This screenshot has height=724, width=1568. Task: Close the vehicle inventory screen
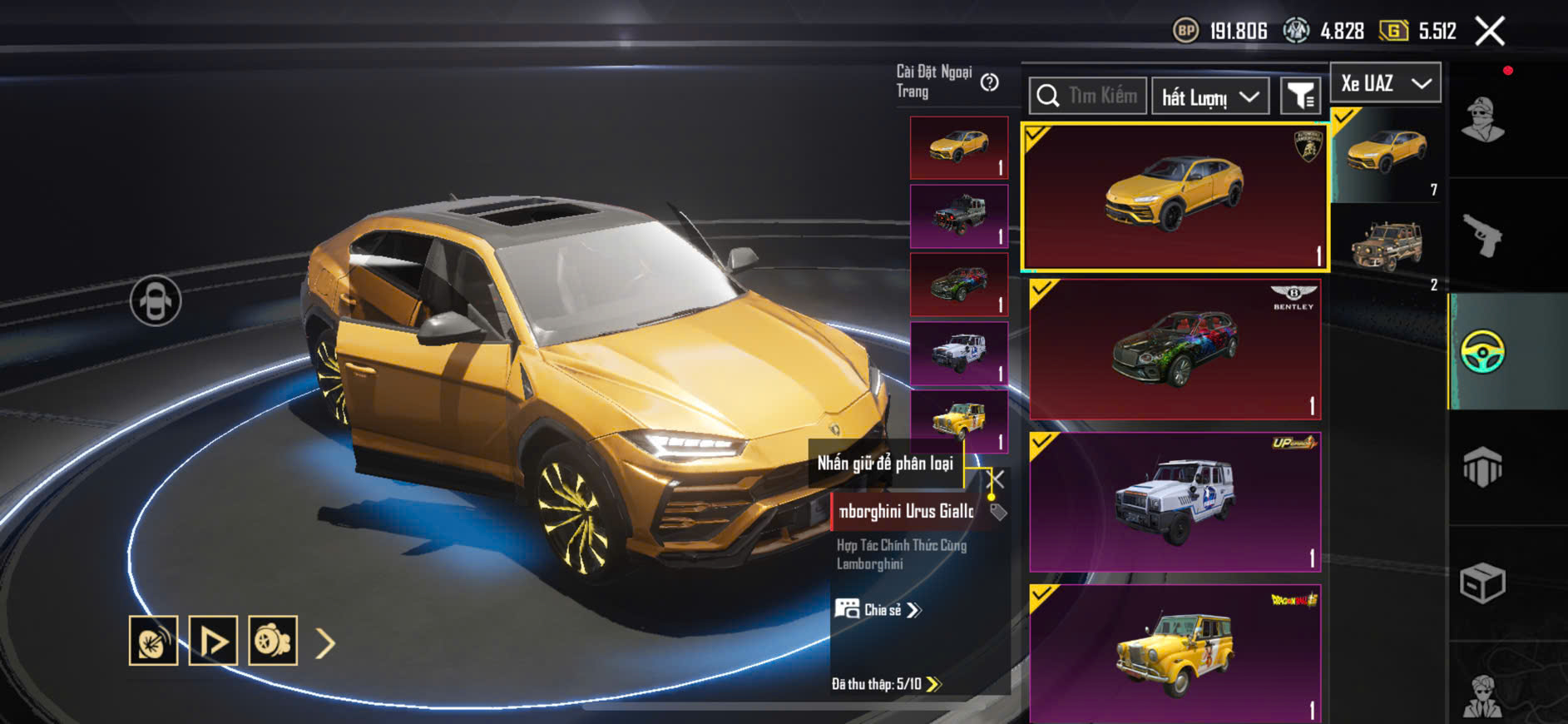pyautogui.click(x=1489, y=32)
